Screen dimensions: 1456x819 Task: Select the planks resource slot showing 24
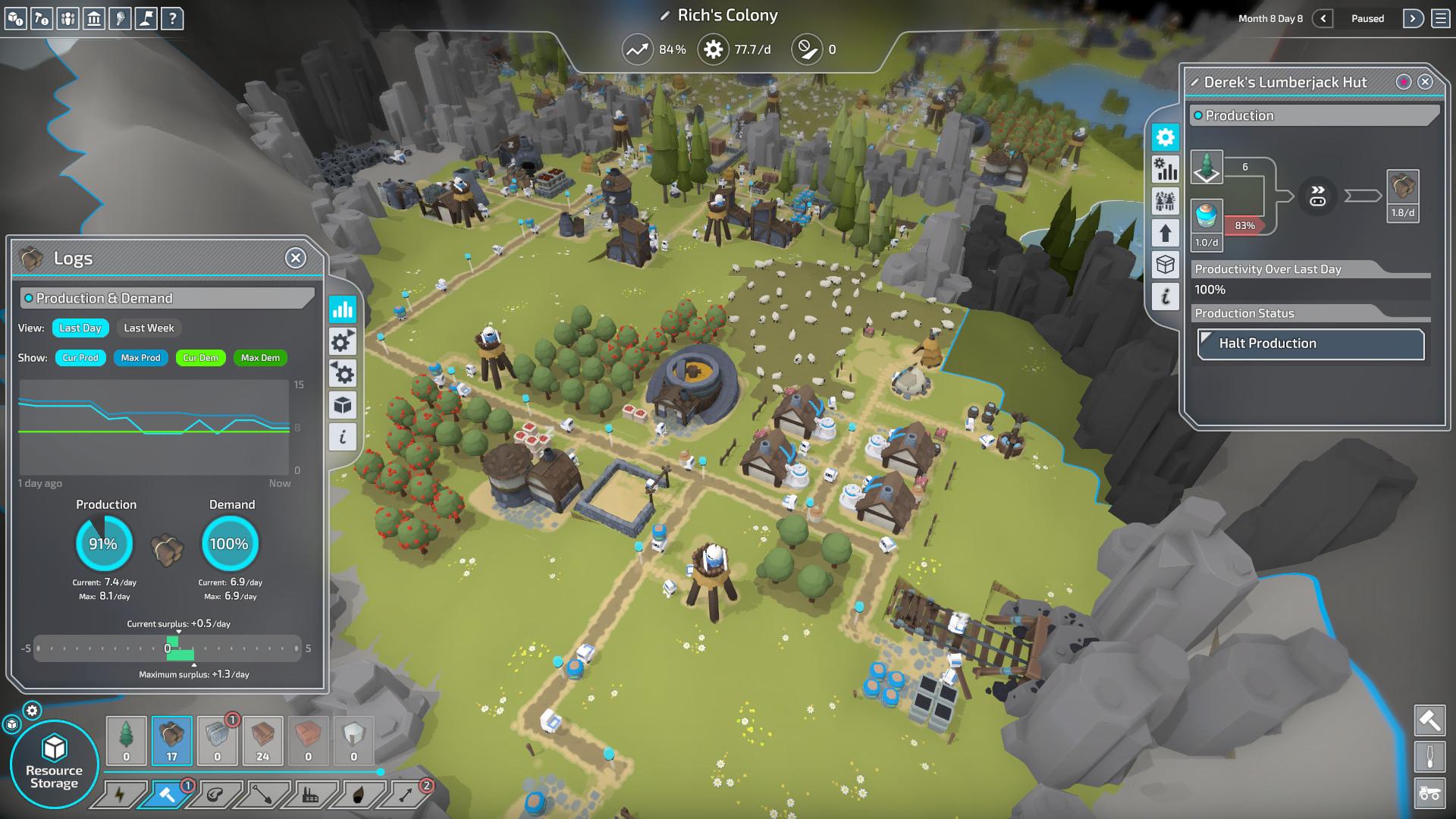pos(262,740)
